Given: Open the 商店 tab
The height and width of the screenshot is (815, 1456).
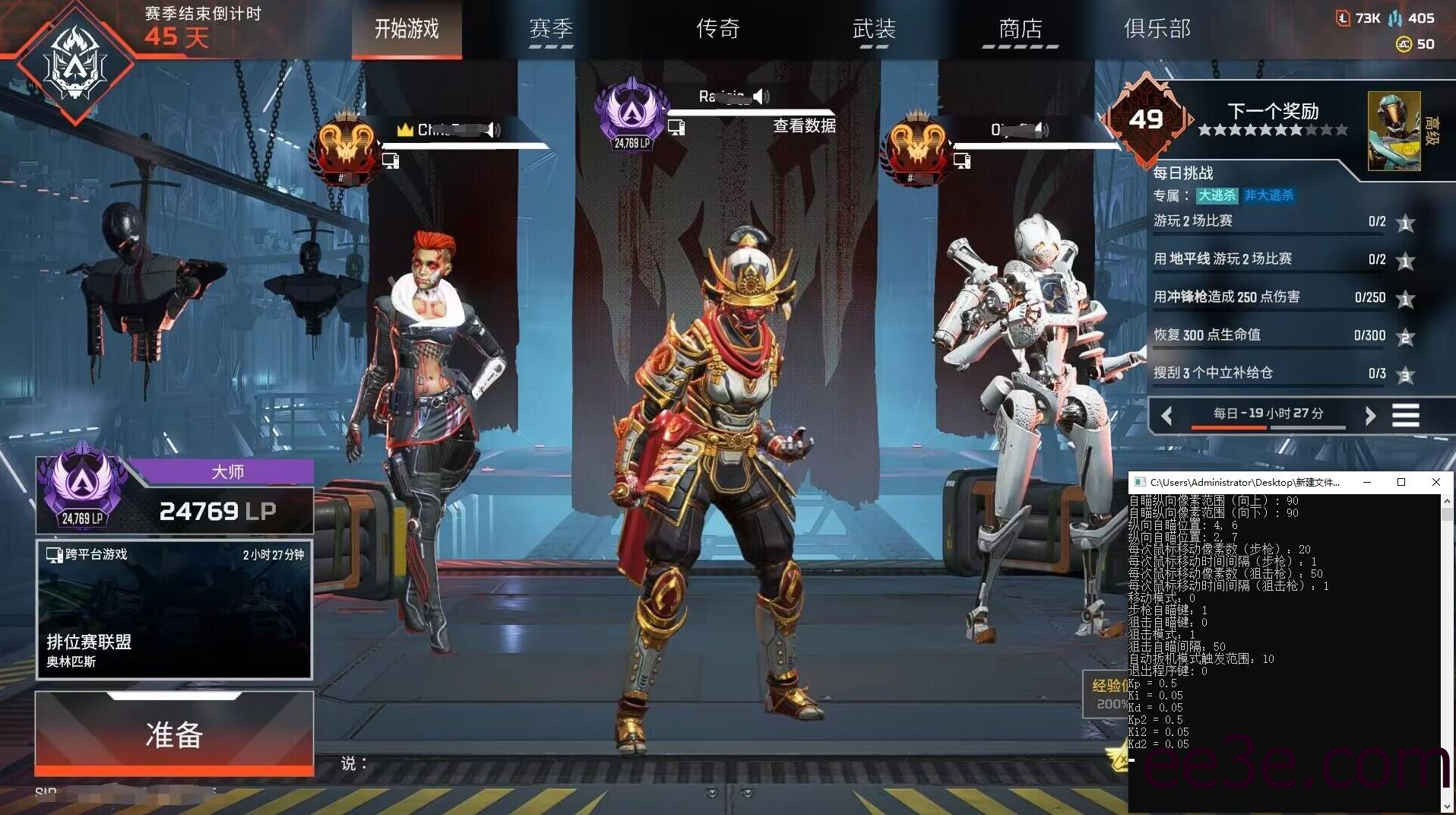Looking at the screenshot, I should tap(1020, 30).
